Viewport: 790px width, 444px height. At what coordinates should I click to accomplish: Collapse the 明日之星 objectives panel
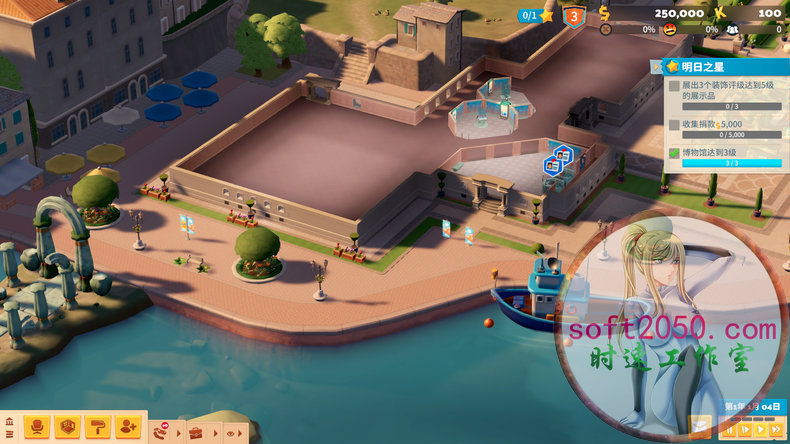(x=656, y=67)
